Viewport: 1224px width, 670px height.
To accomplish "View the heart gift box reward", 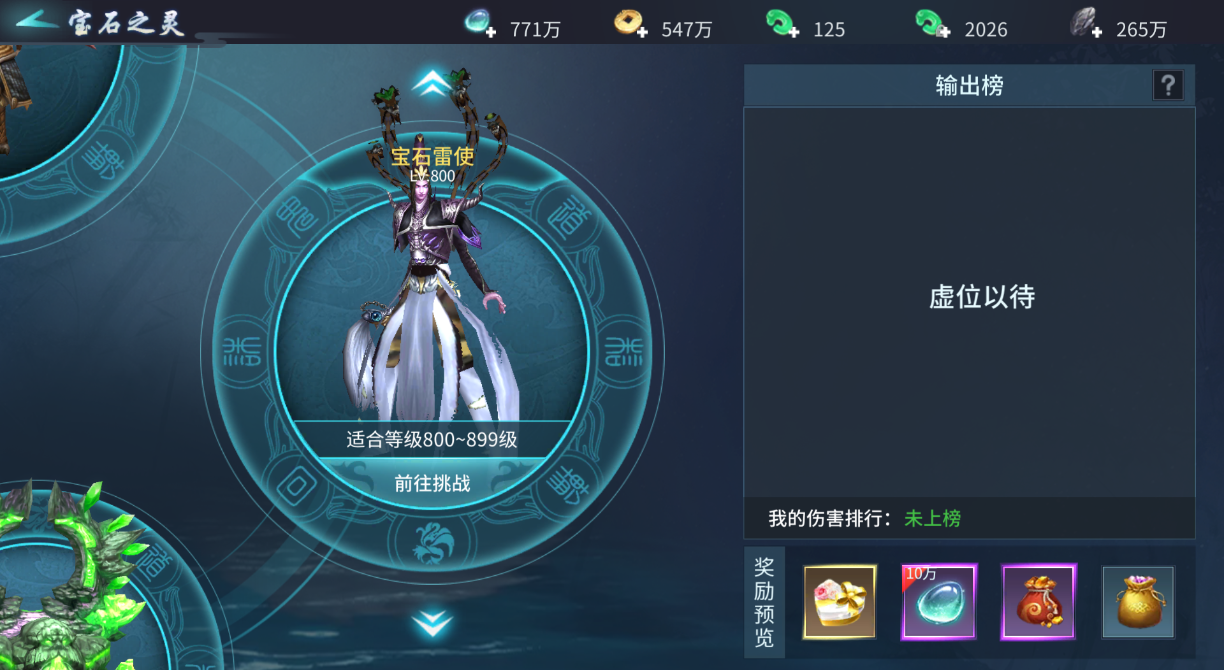I will 840,602.
